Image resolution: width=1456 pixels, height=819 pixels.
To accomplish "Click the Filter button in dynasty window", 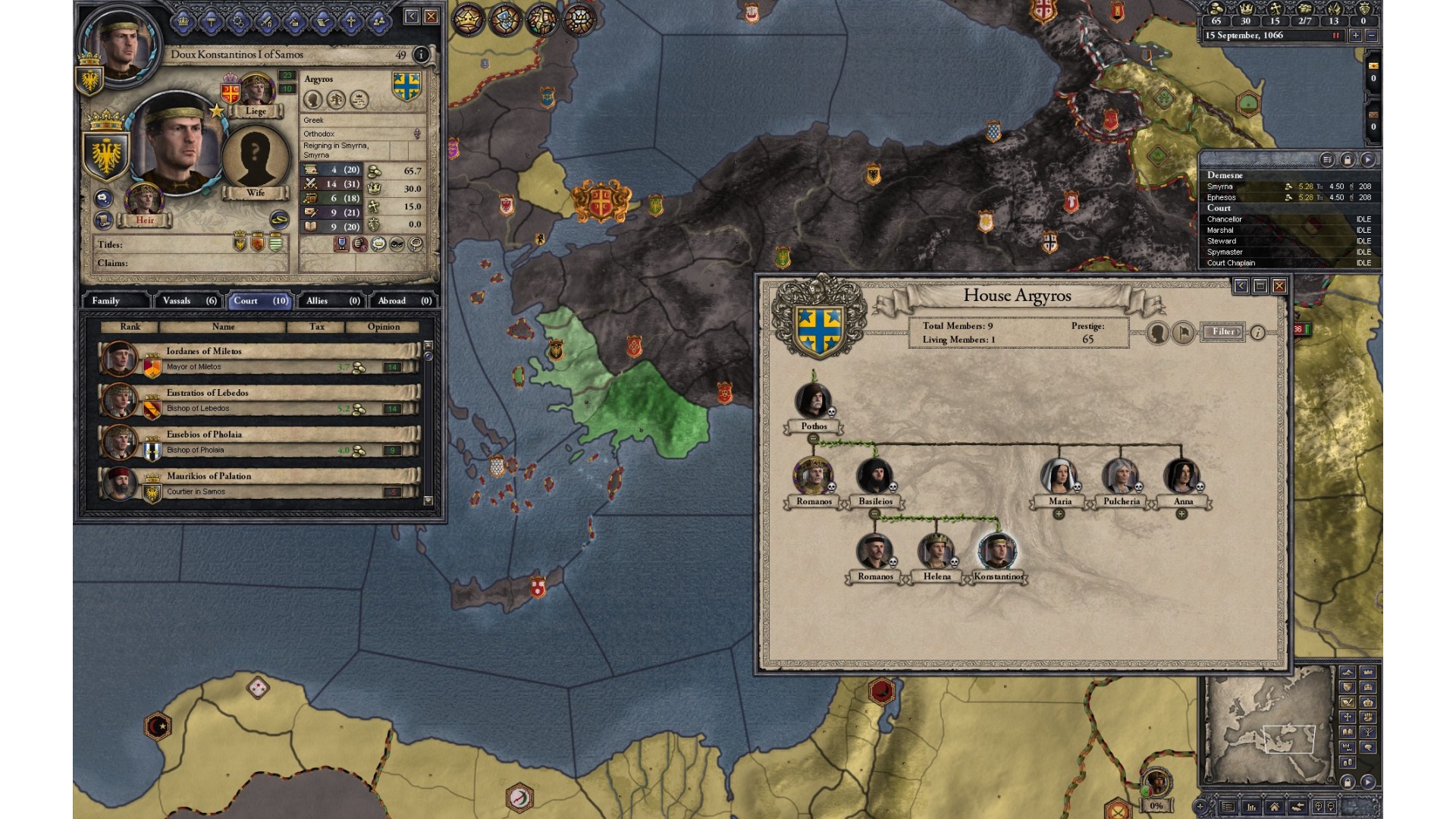I will [1222, 331].
